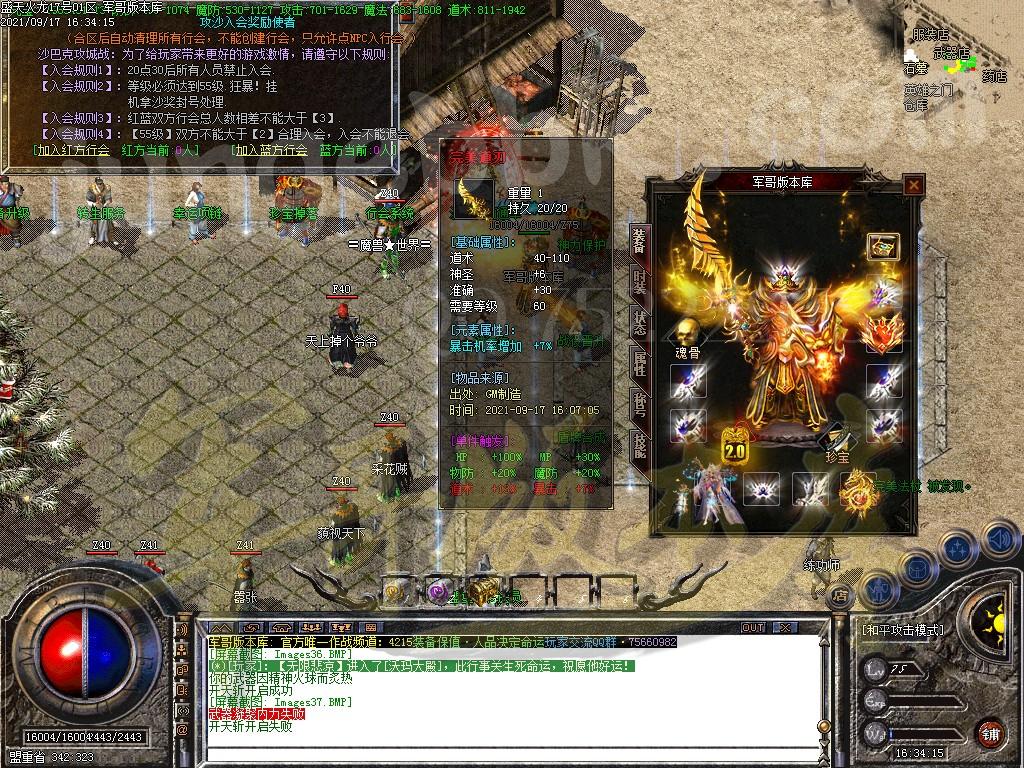This screenshot has height=768, width=1024.
Task: Click the OUT button above chat
Action: pyautogui.click(x=752, y=628)
